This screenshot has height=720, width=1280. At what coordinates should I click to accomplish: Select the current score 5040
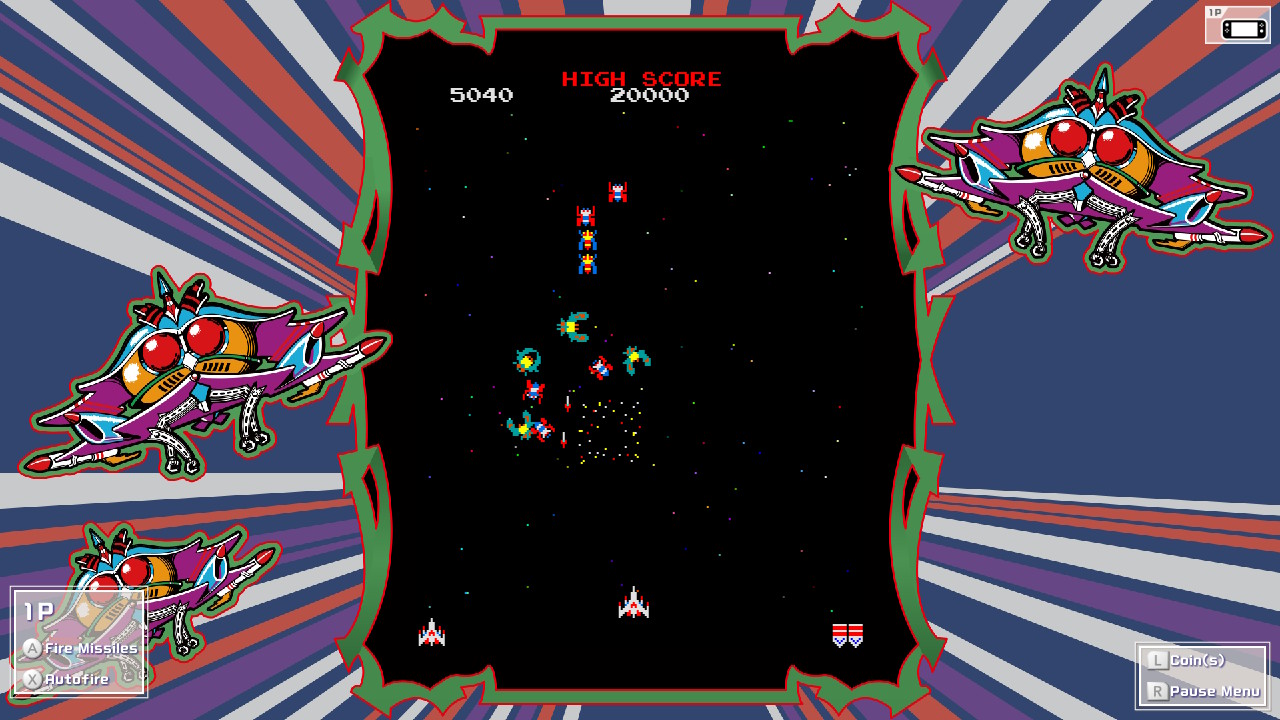pos(481,96)
